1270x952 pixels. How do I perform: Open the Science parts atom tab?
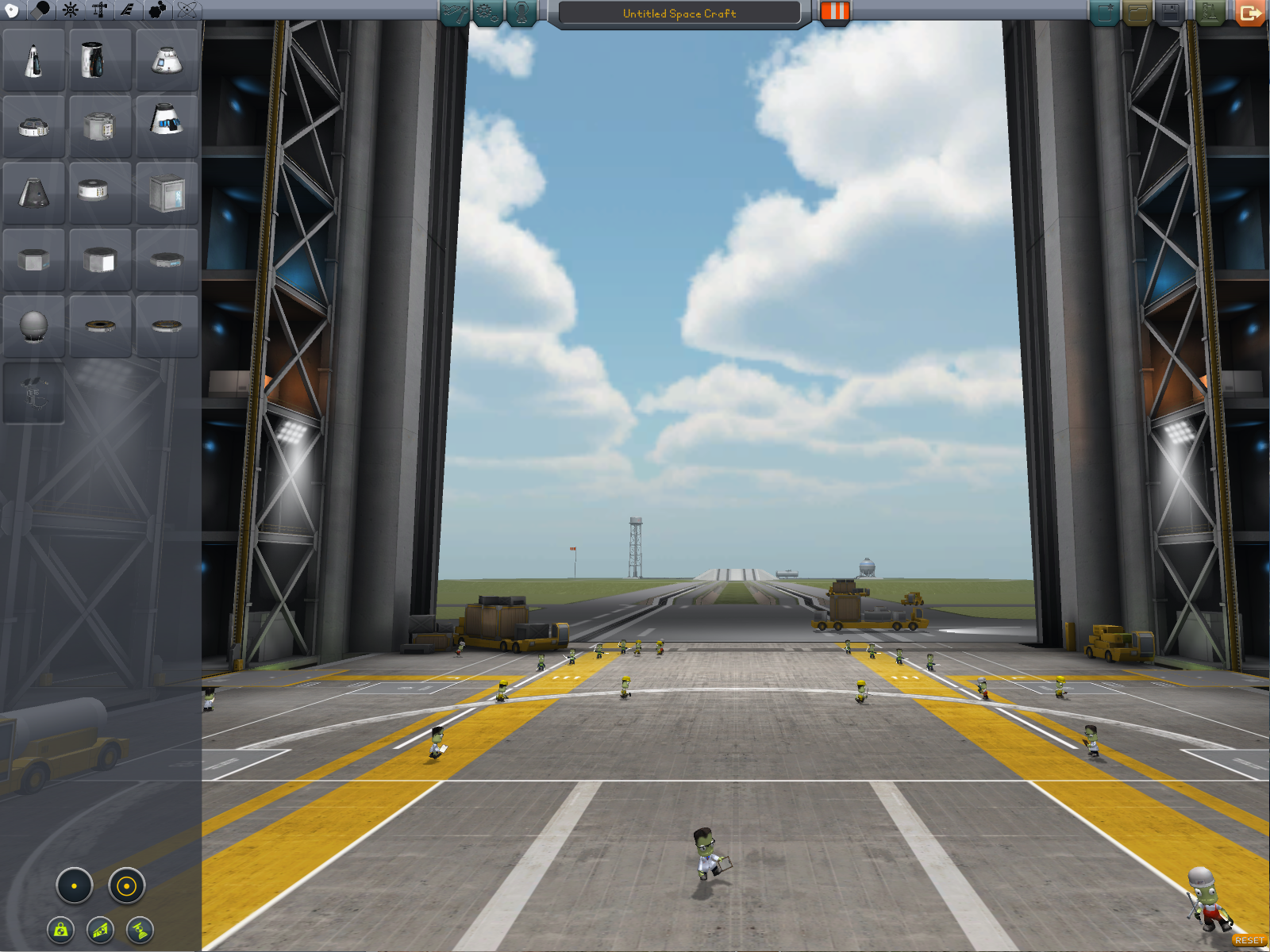click(x=187, y=10)
